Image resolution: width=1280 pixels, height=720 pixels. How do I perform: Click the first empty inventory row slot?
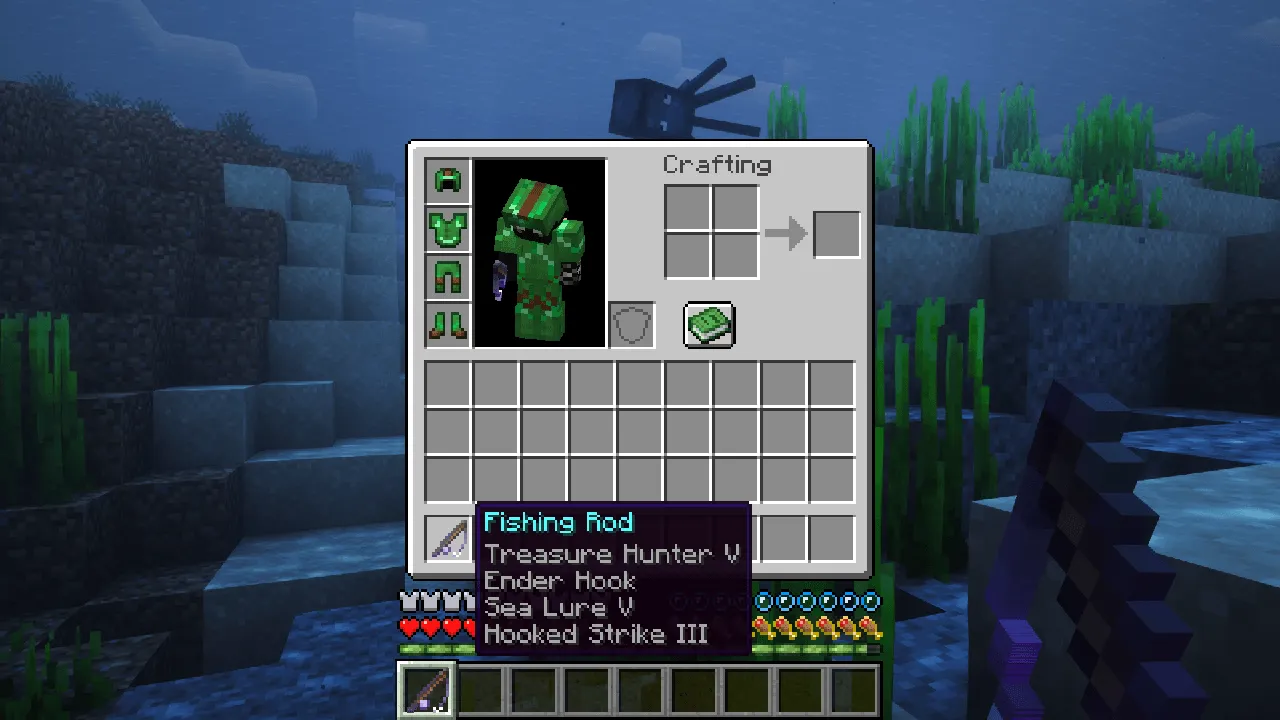click(447, 385)
